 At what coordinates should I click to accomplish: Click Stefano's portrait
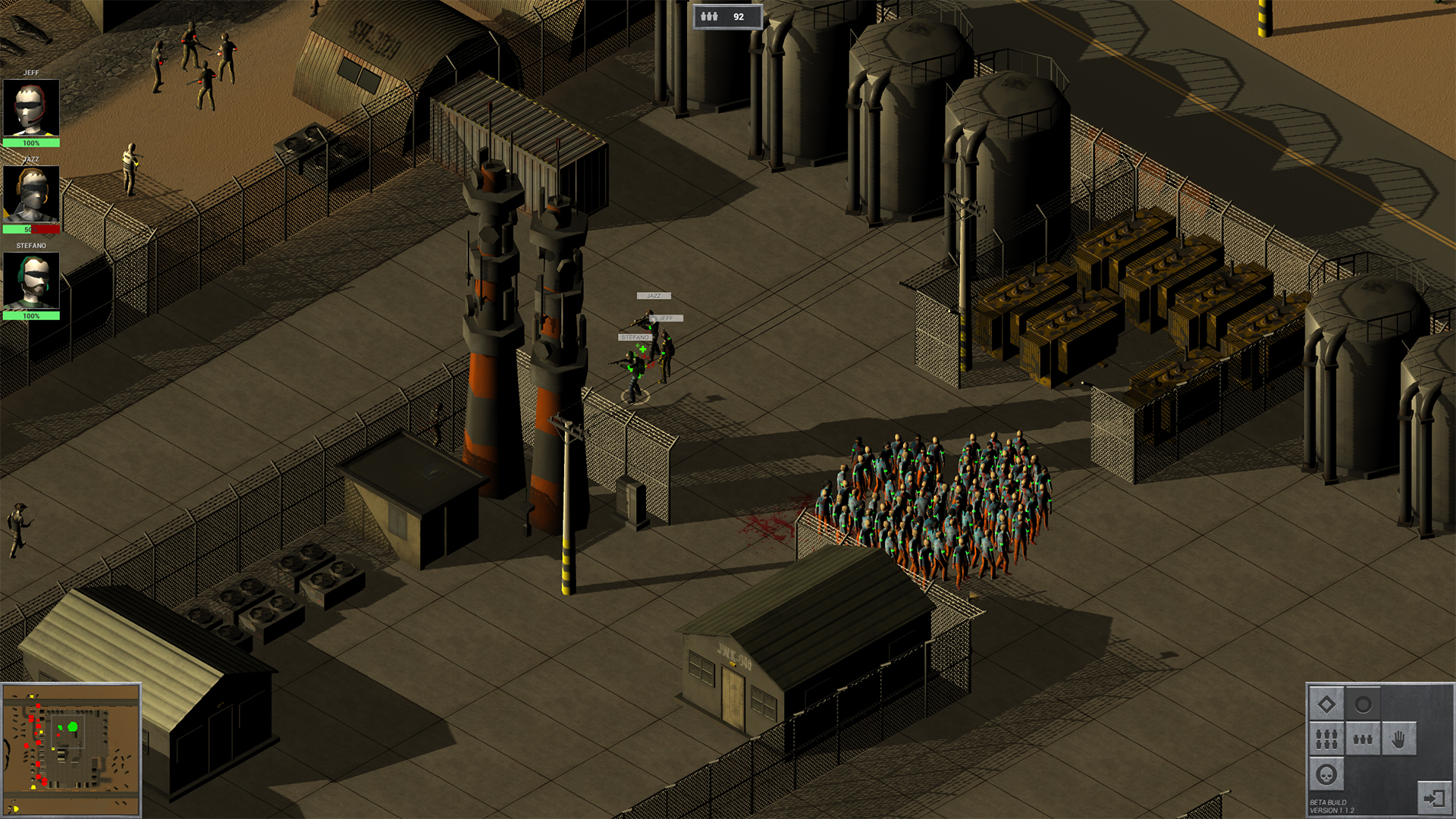[x=33, y=279]
